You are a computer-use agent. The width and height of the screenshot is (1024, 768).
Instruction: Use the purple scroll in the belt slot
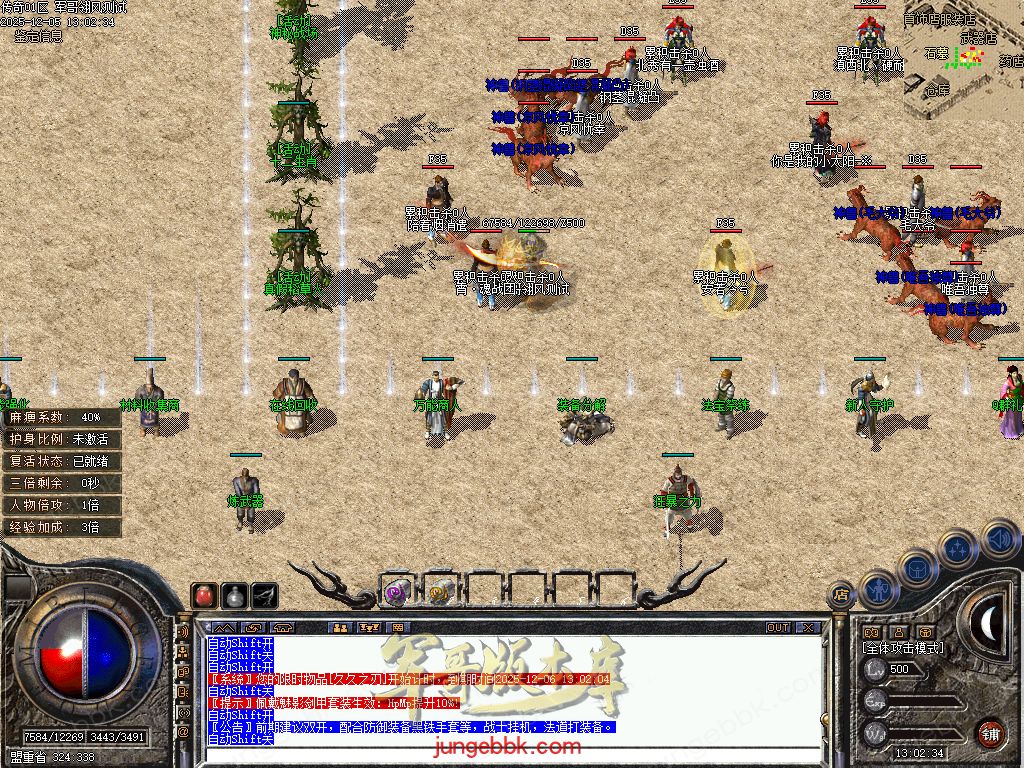pos(396,592)
